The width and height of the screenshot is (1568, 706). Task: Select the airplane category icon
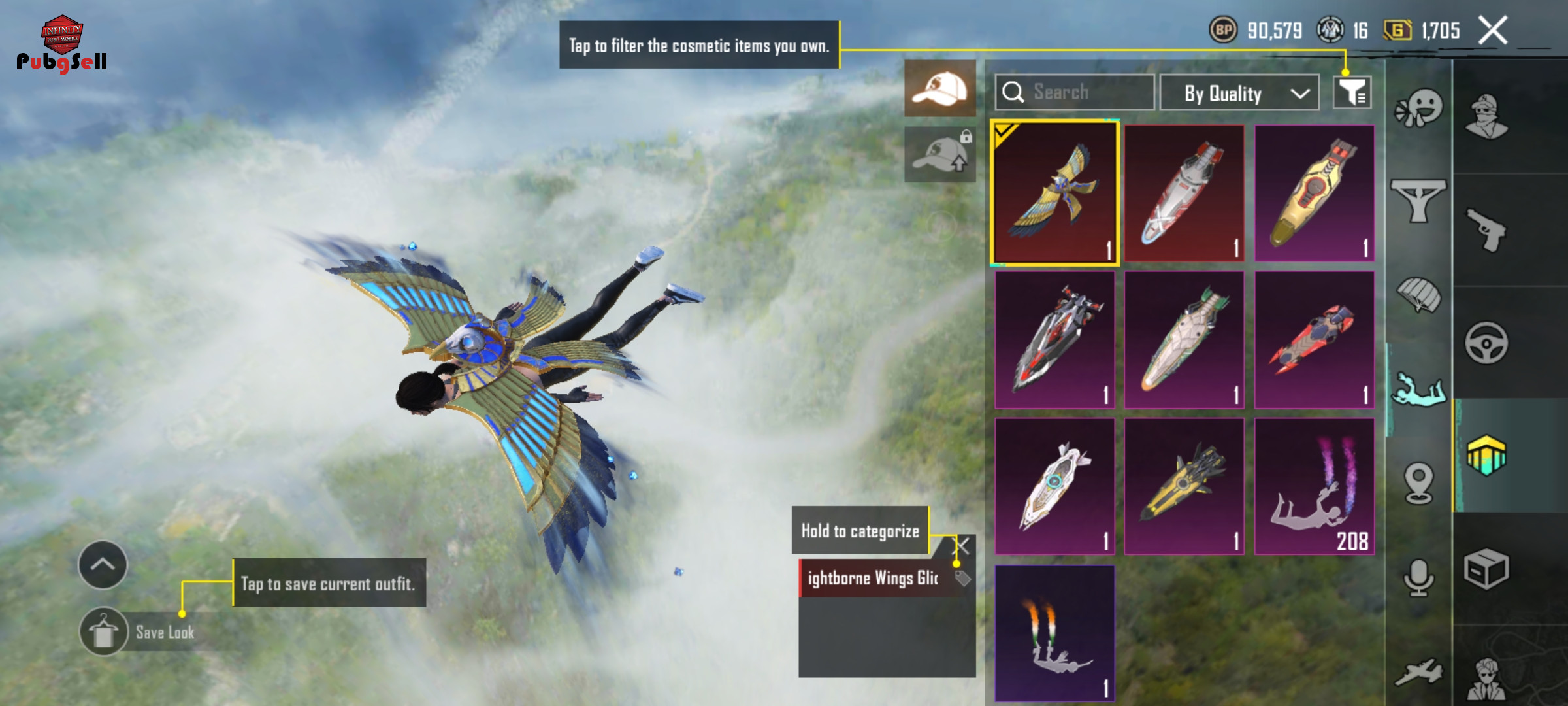coord(1418,672)
